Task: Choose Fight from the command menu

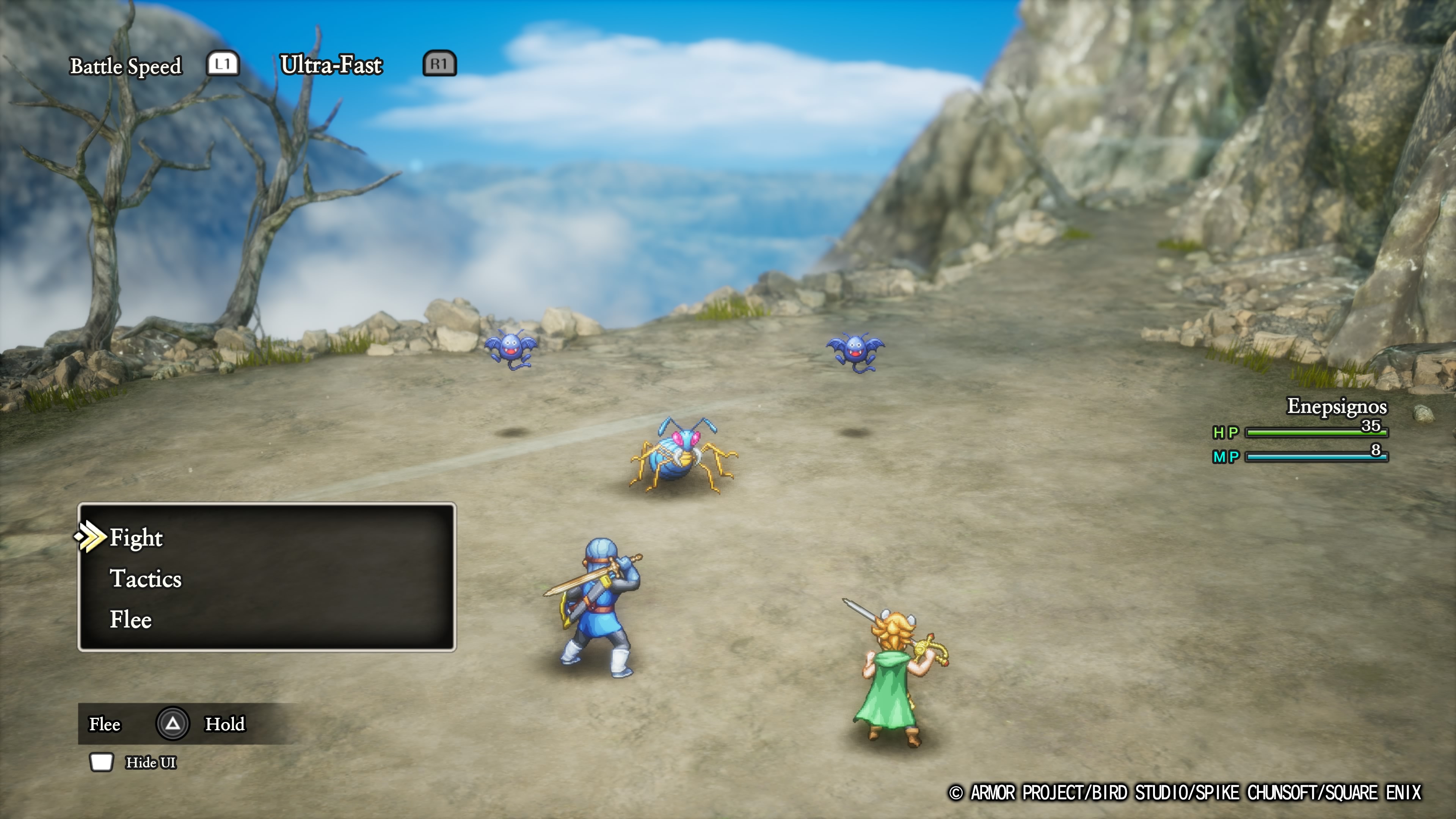Action: point(136,538)
